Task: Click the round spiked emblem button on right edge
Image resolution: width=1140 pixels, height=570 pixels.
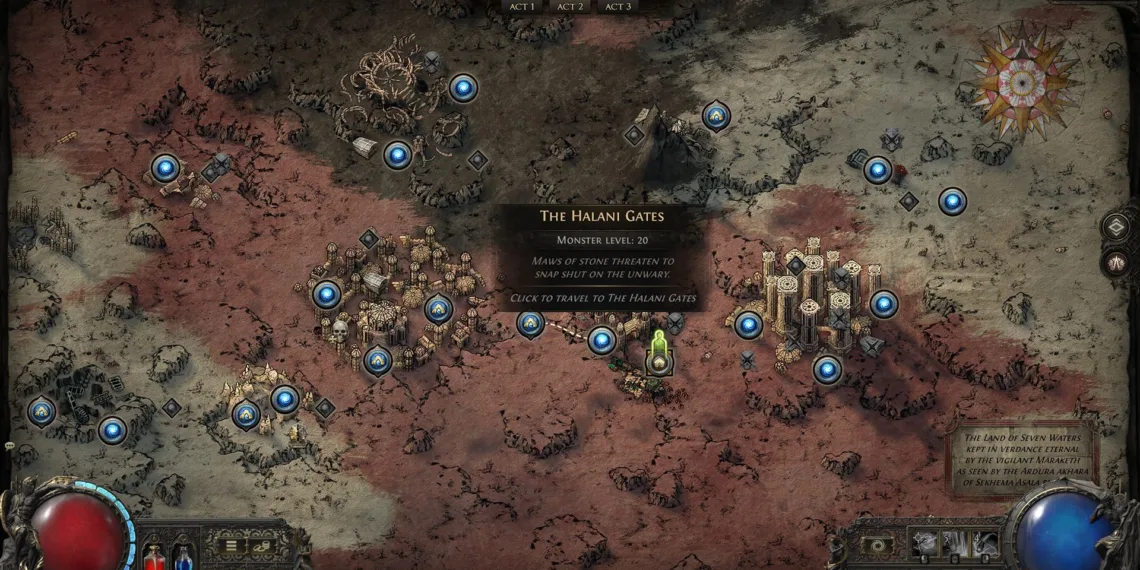Action: click(x=1116, y=262)
